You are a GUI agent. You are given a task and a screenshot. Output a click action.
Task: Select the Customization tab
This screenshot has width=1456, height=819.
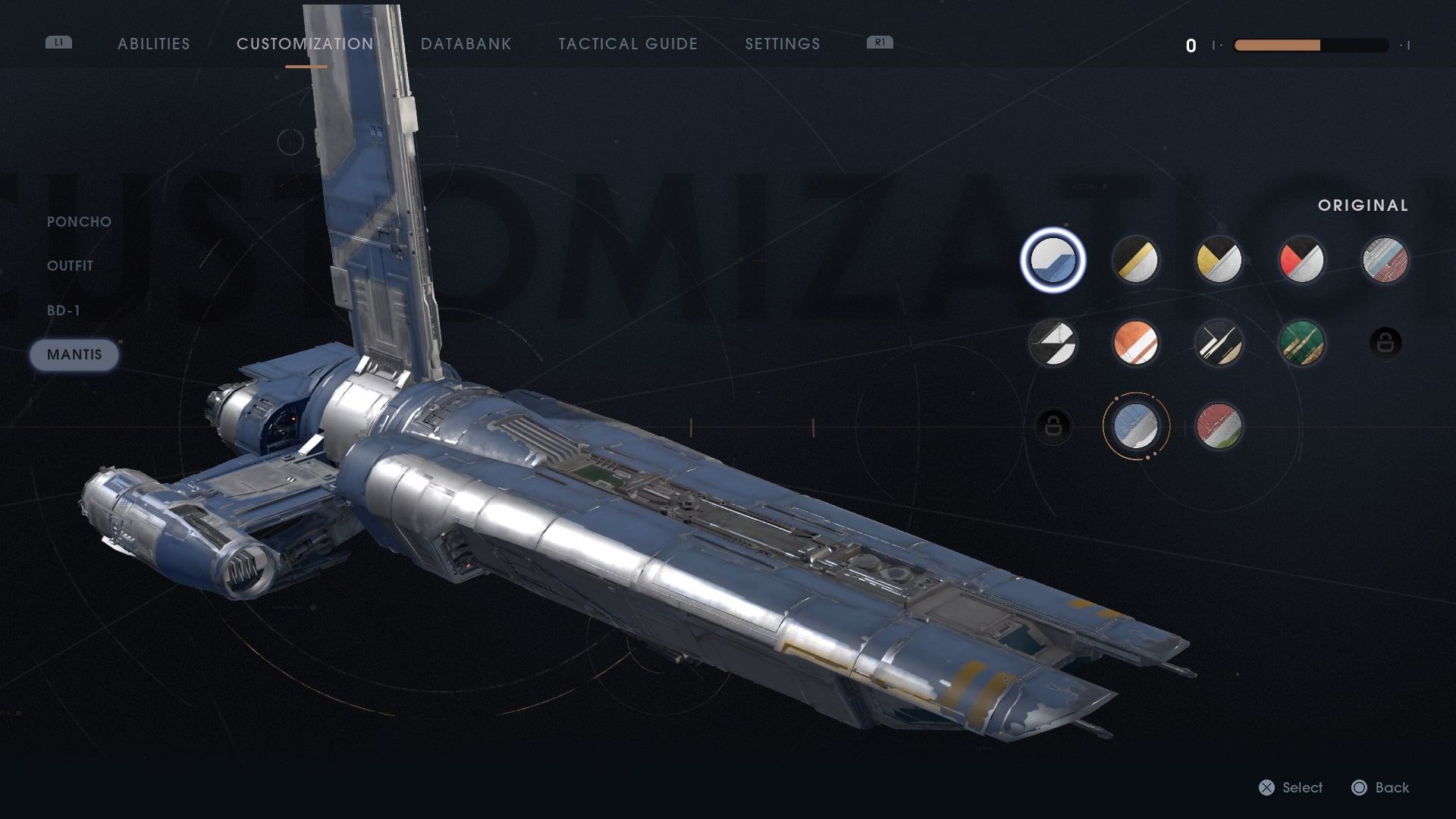[x=305, y=44]
